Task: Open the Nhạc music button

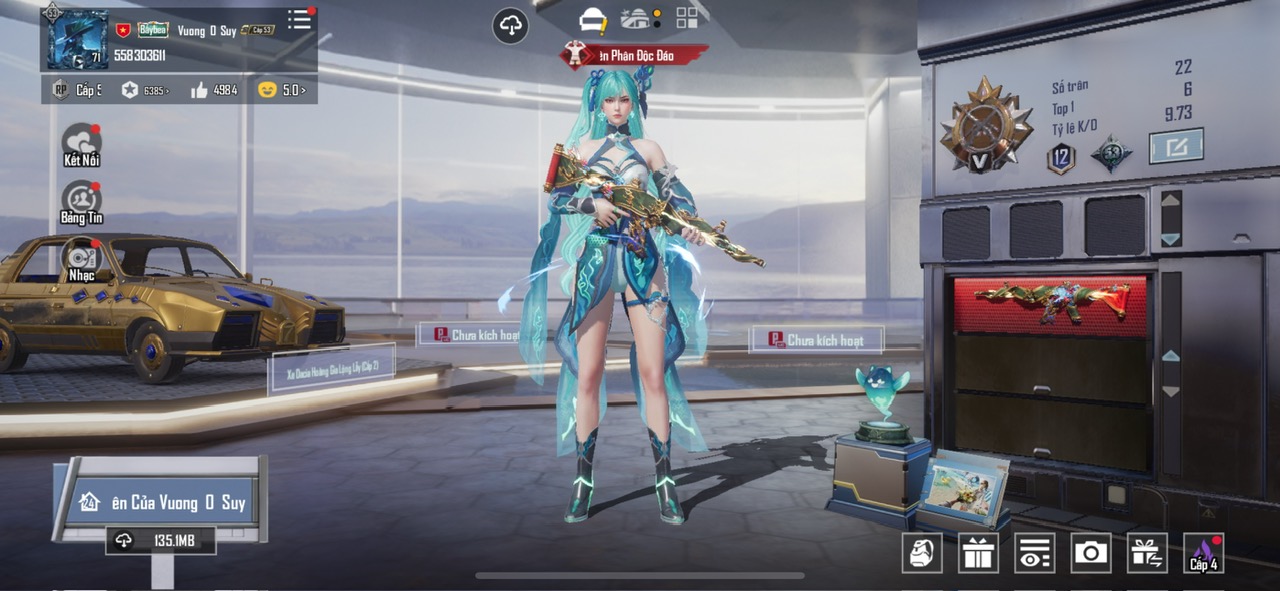Action: 82,259
